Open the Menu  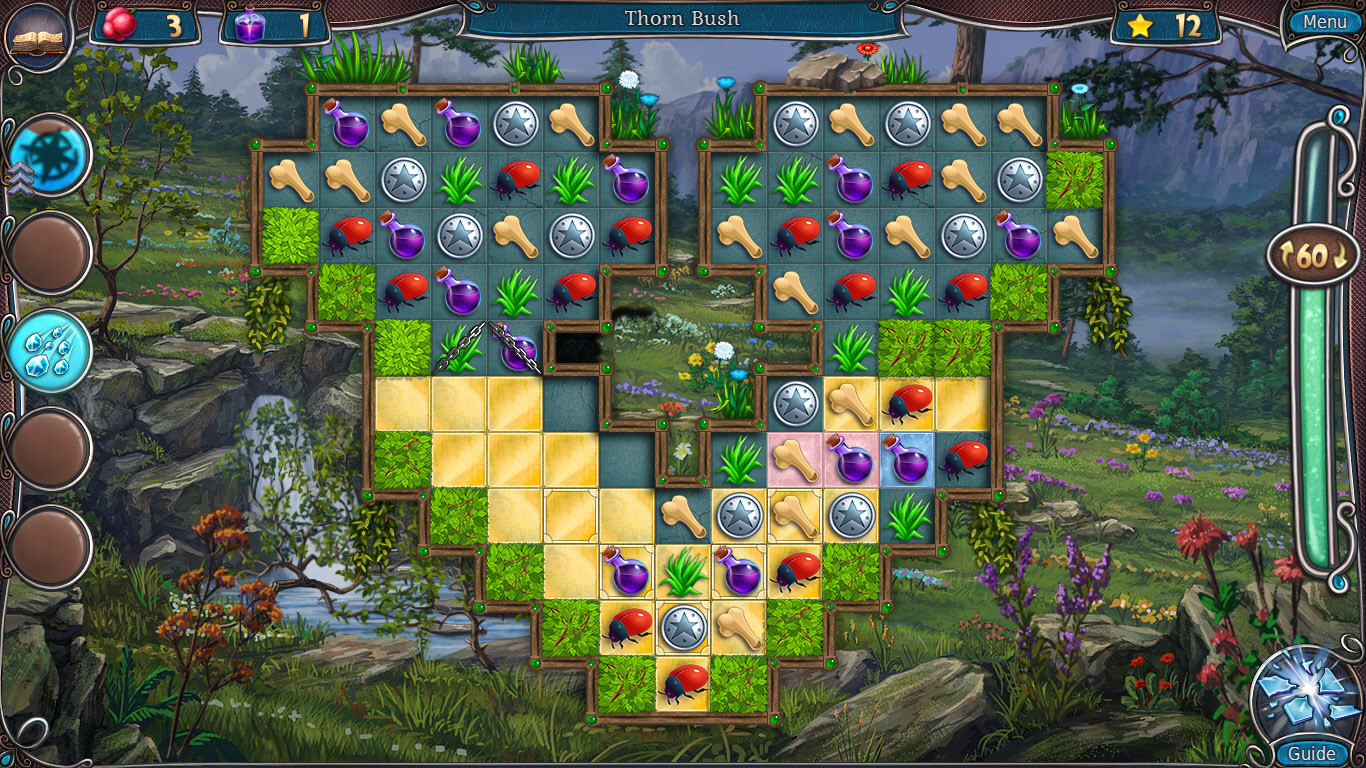[x=1323, y=20]
